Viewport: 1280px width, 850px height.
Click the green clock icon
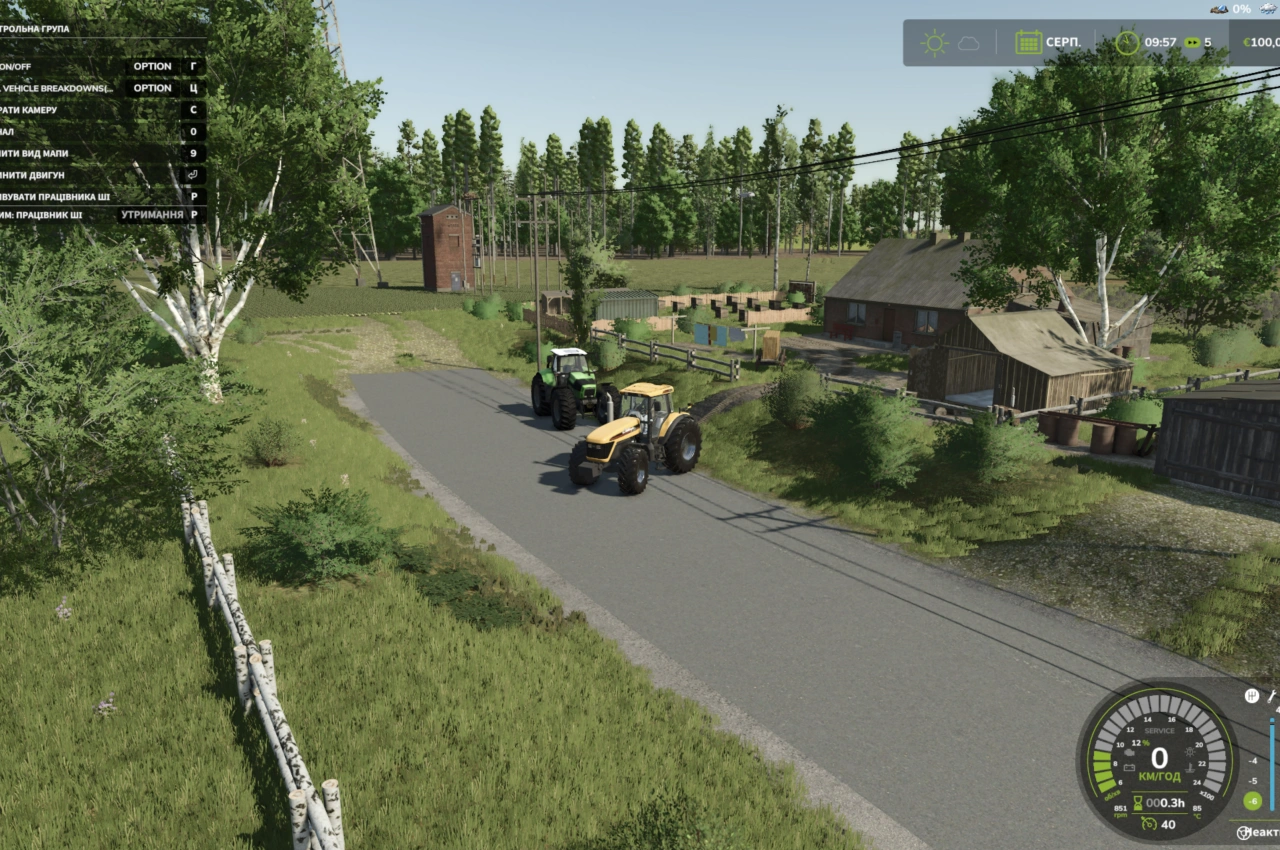click(x=1127, y=42)
